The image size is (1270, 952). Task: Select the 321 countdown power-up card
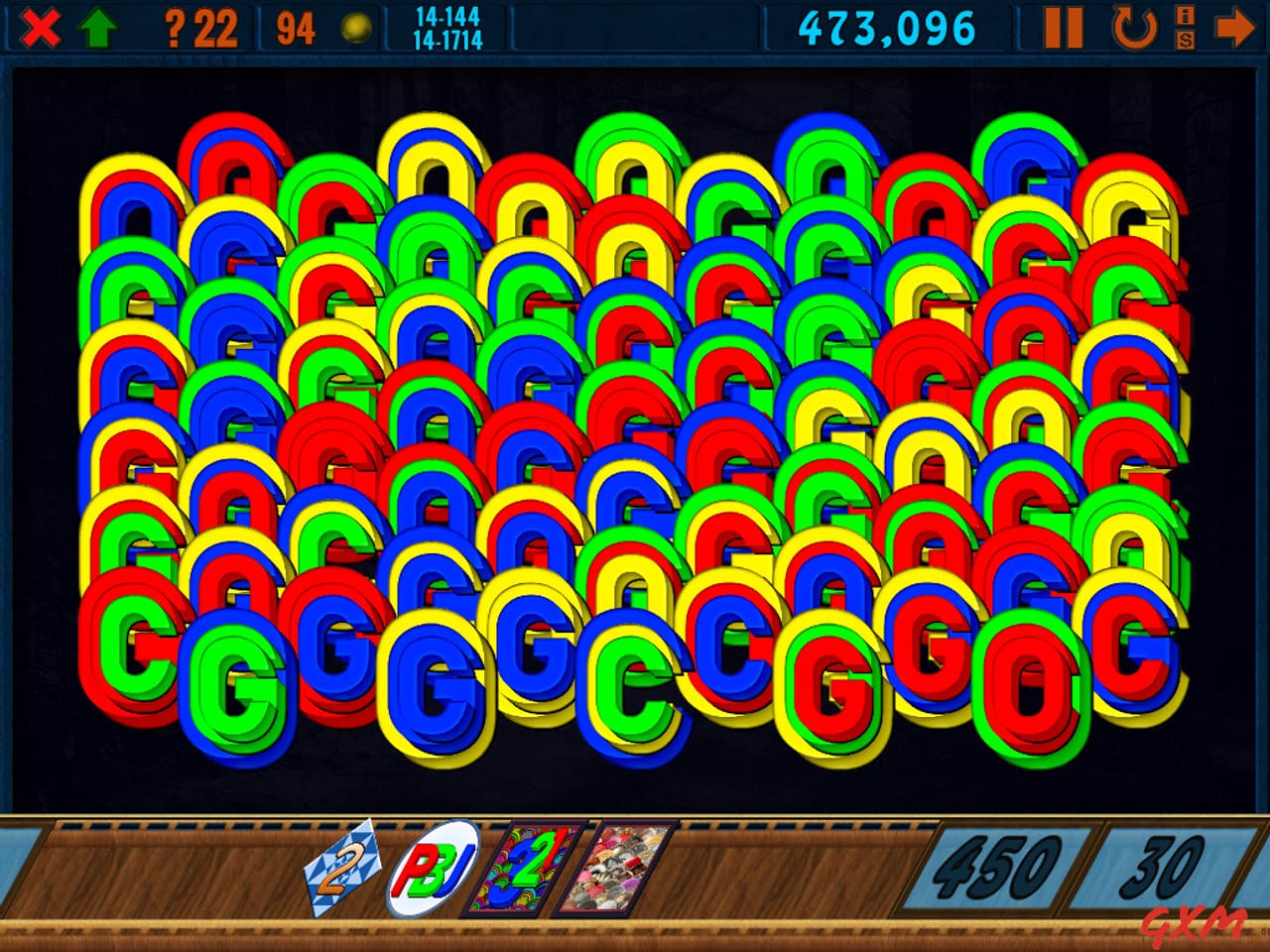tap(526, 870)
